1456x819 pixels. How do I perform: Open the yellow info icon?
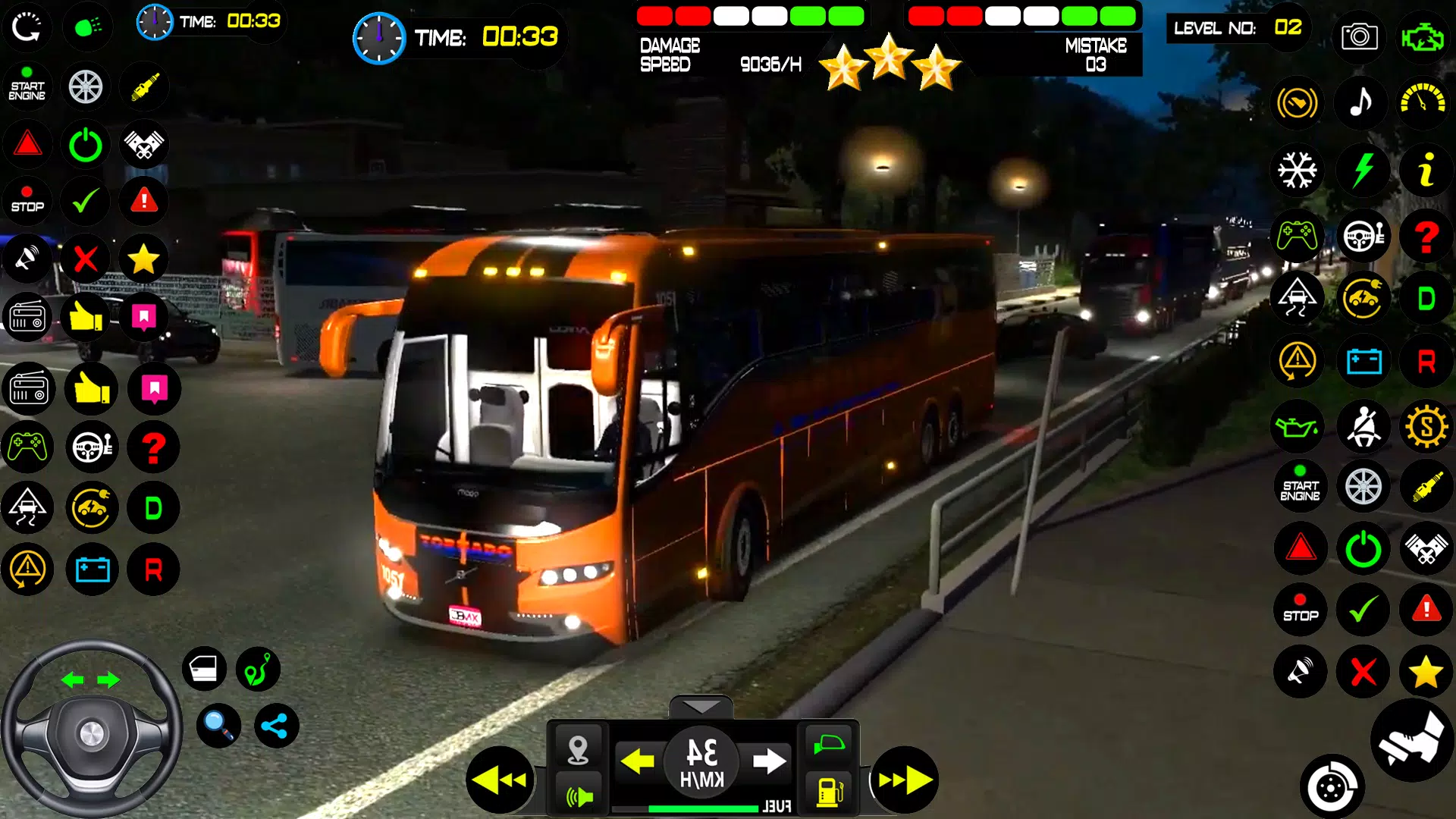click(x=1426, y=170)
